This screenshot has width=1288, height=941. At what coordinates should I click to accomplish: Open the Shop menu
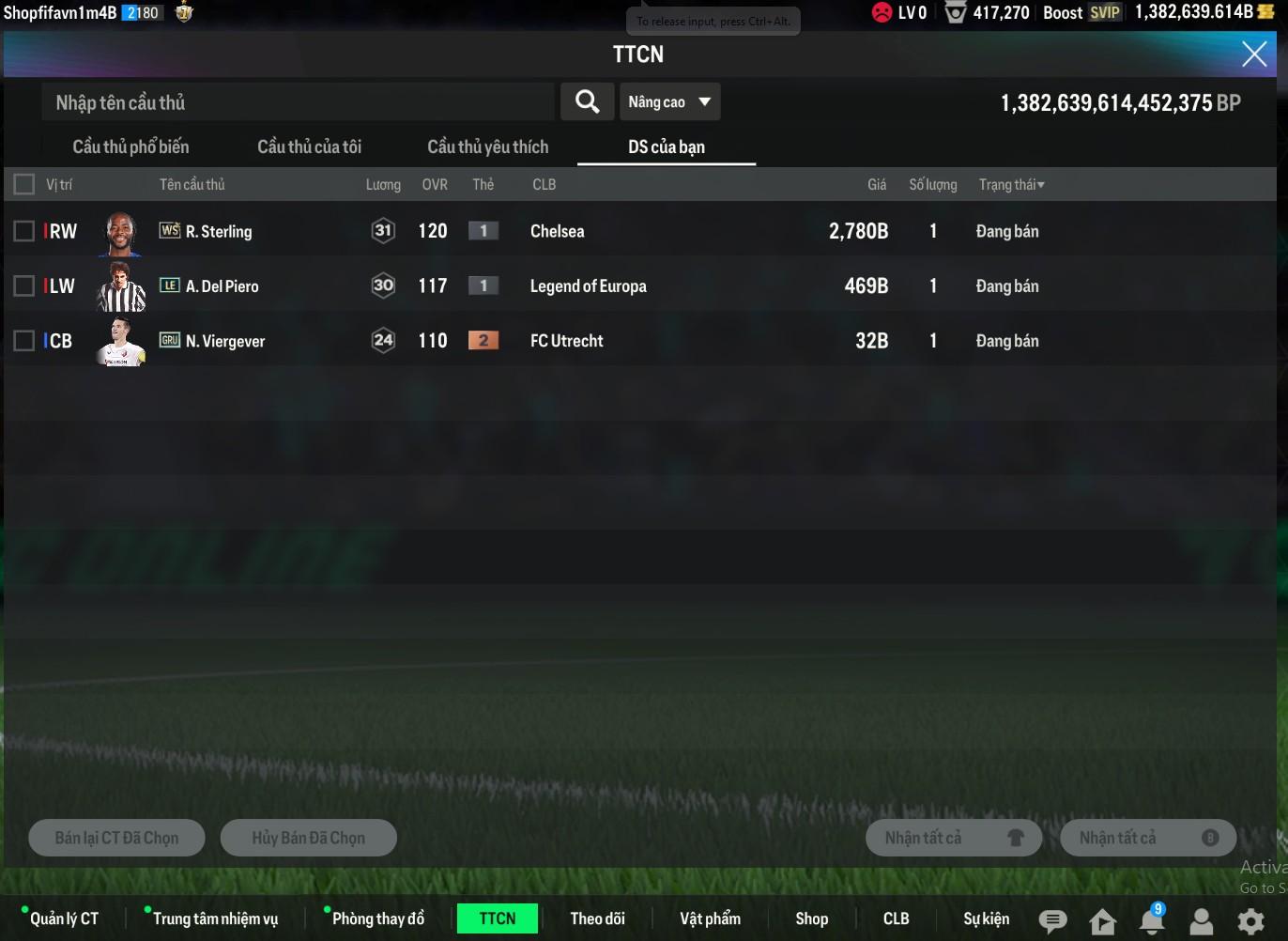[x=811, y=918]
